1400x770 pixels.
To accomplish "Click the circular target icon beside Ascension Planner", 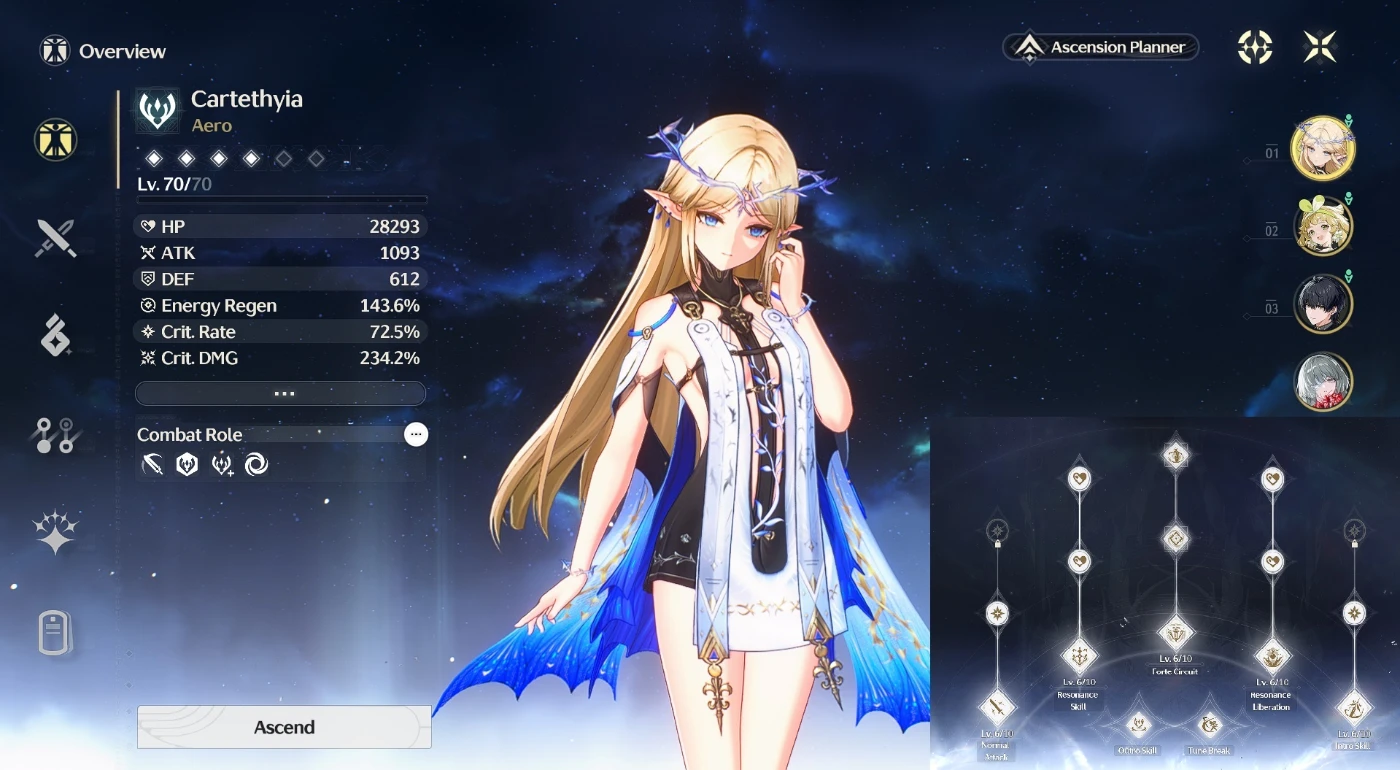I will click(1255, 47).
